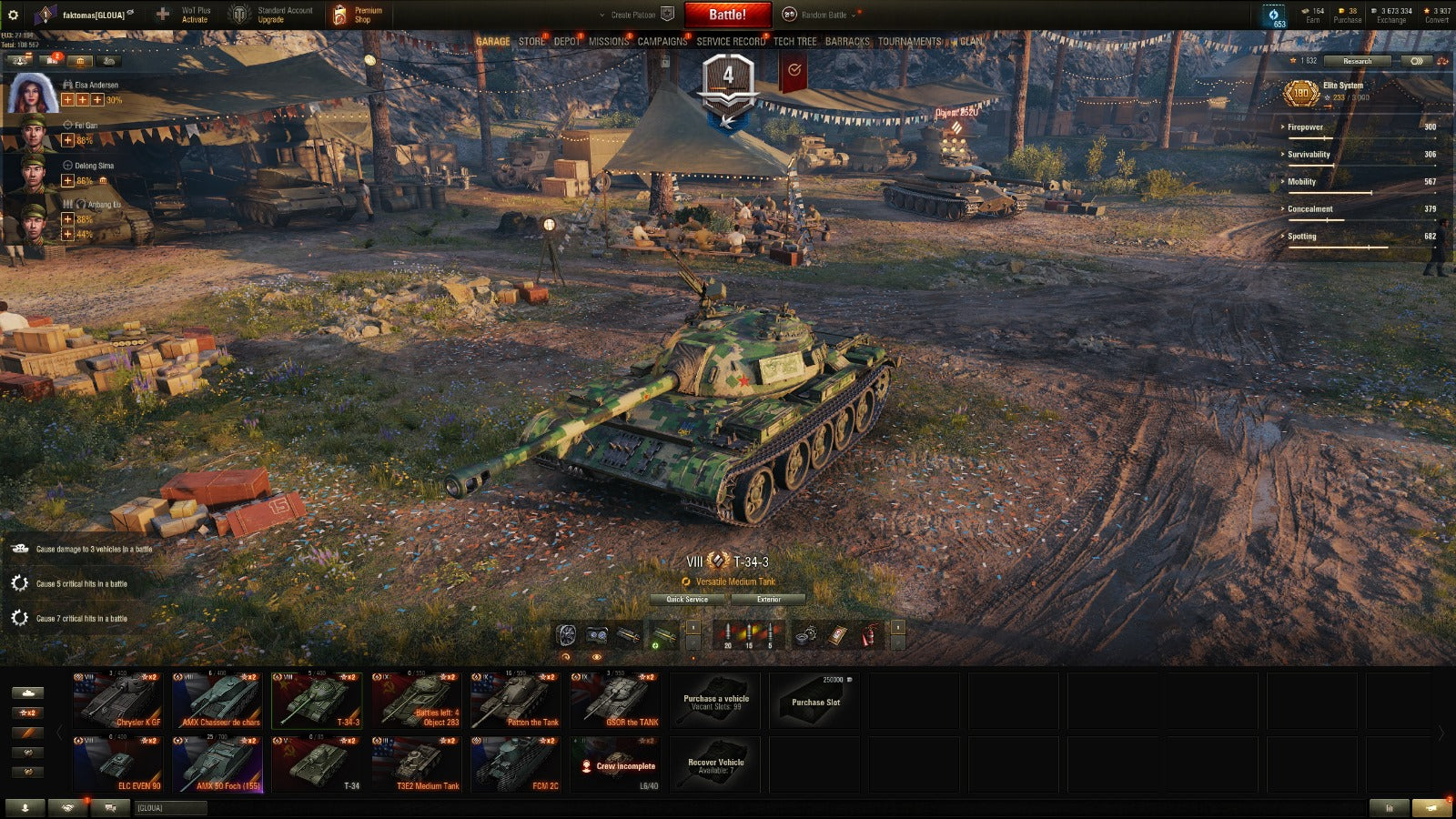The width and height of the screenshot is (1456, 819).
Task: Select the Chrysler K GF tank
Action: click(x=118, y=701)
